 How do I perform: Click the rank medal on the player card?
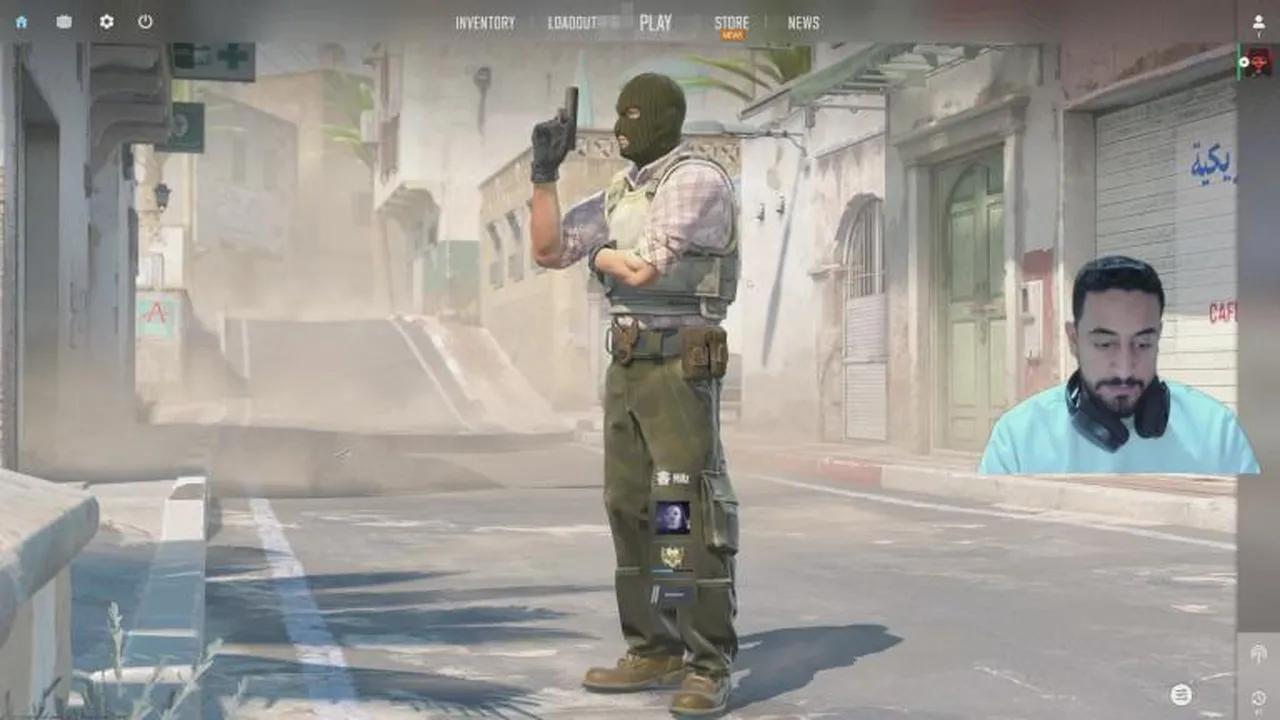(672, 556)
